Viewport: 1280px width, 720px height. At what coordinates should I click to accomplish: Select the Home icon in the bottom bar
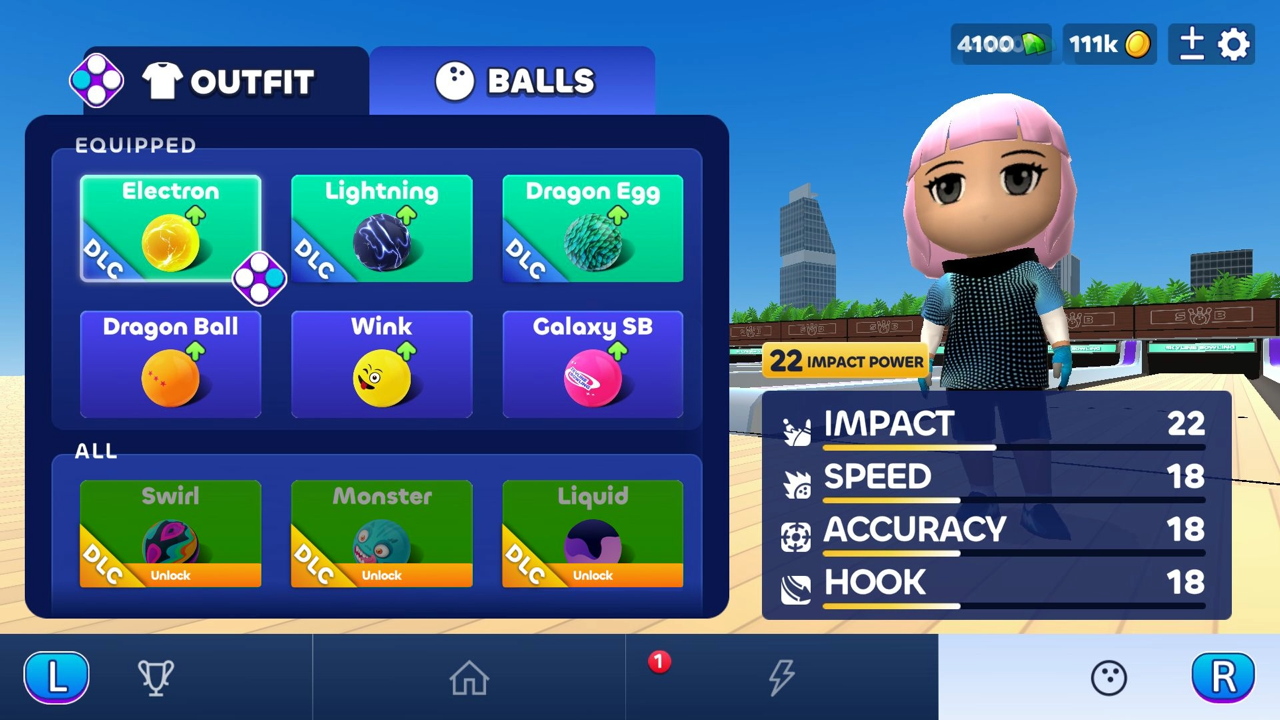[x=469, y=677]
